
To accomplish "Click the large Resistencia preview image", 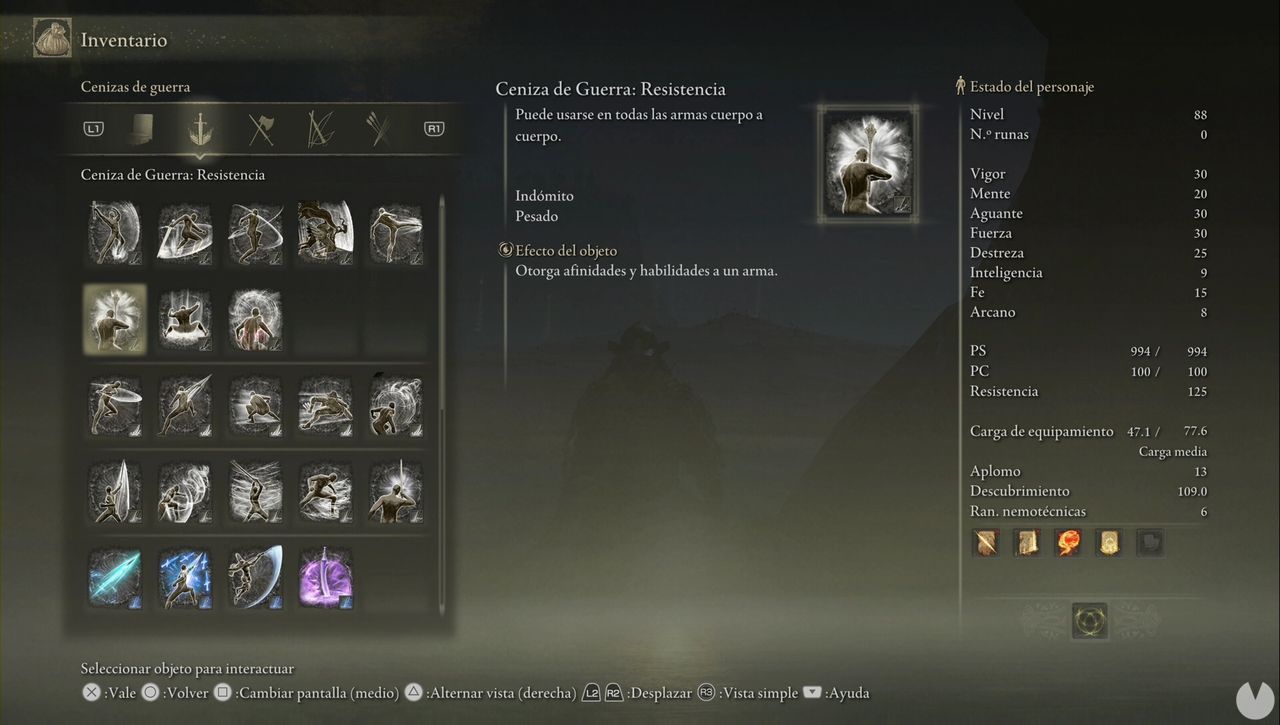I will pyautogui.click(x=867, y=165).
